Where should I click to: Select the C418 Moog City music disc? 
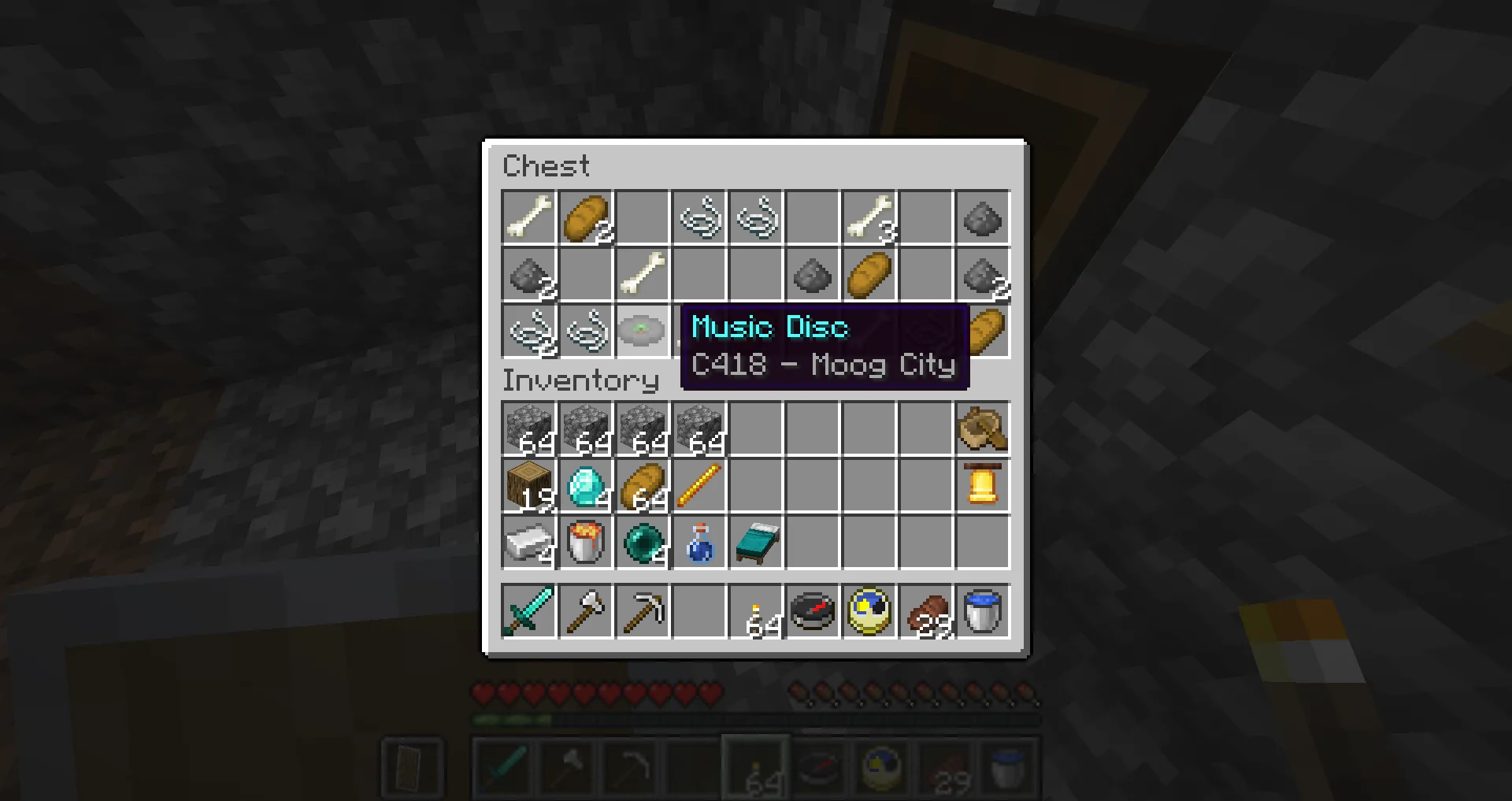point(642,331)
